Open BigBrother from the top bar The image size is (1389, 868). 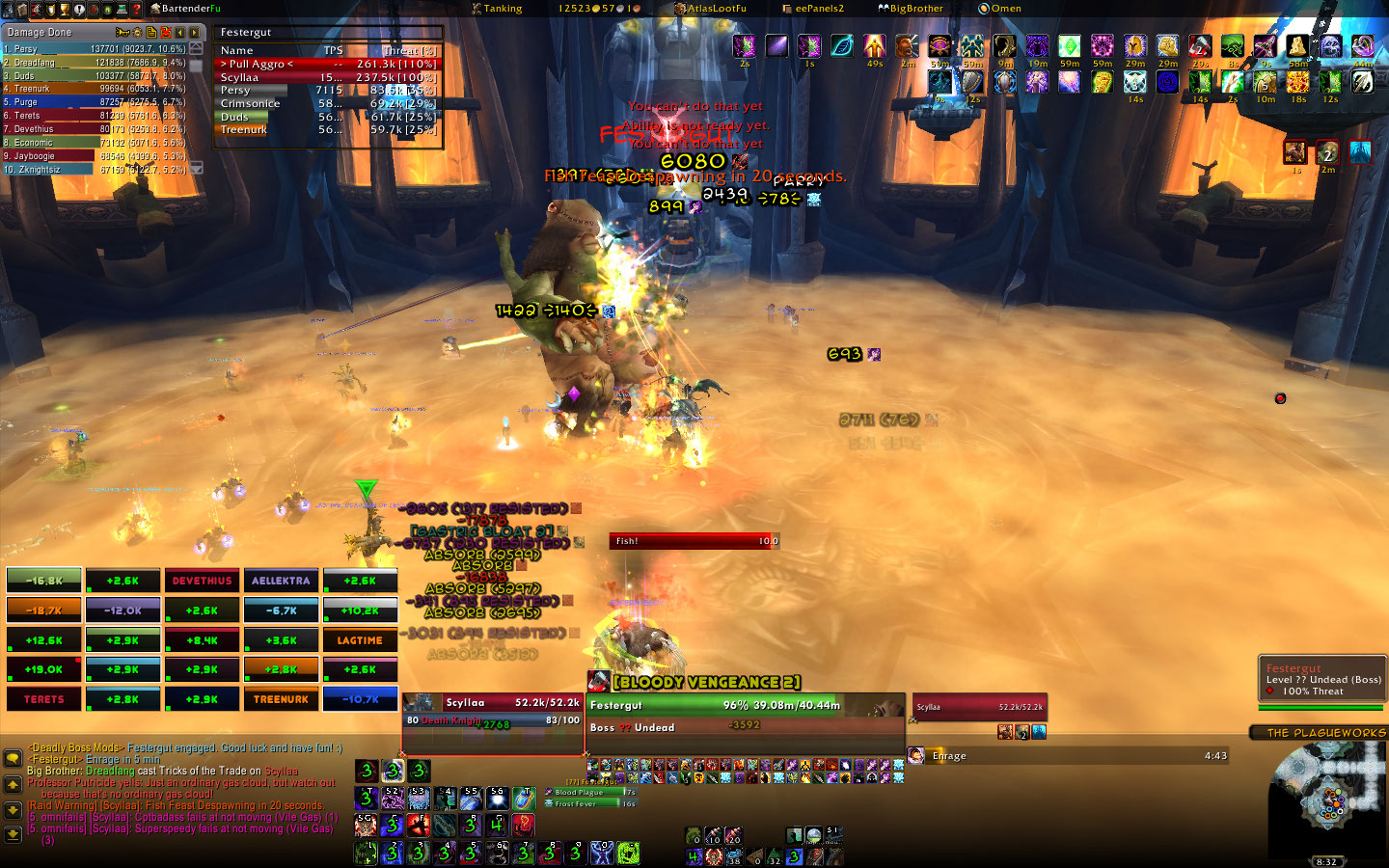click(x=910, y=9)
